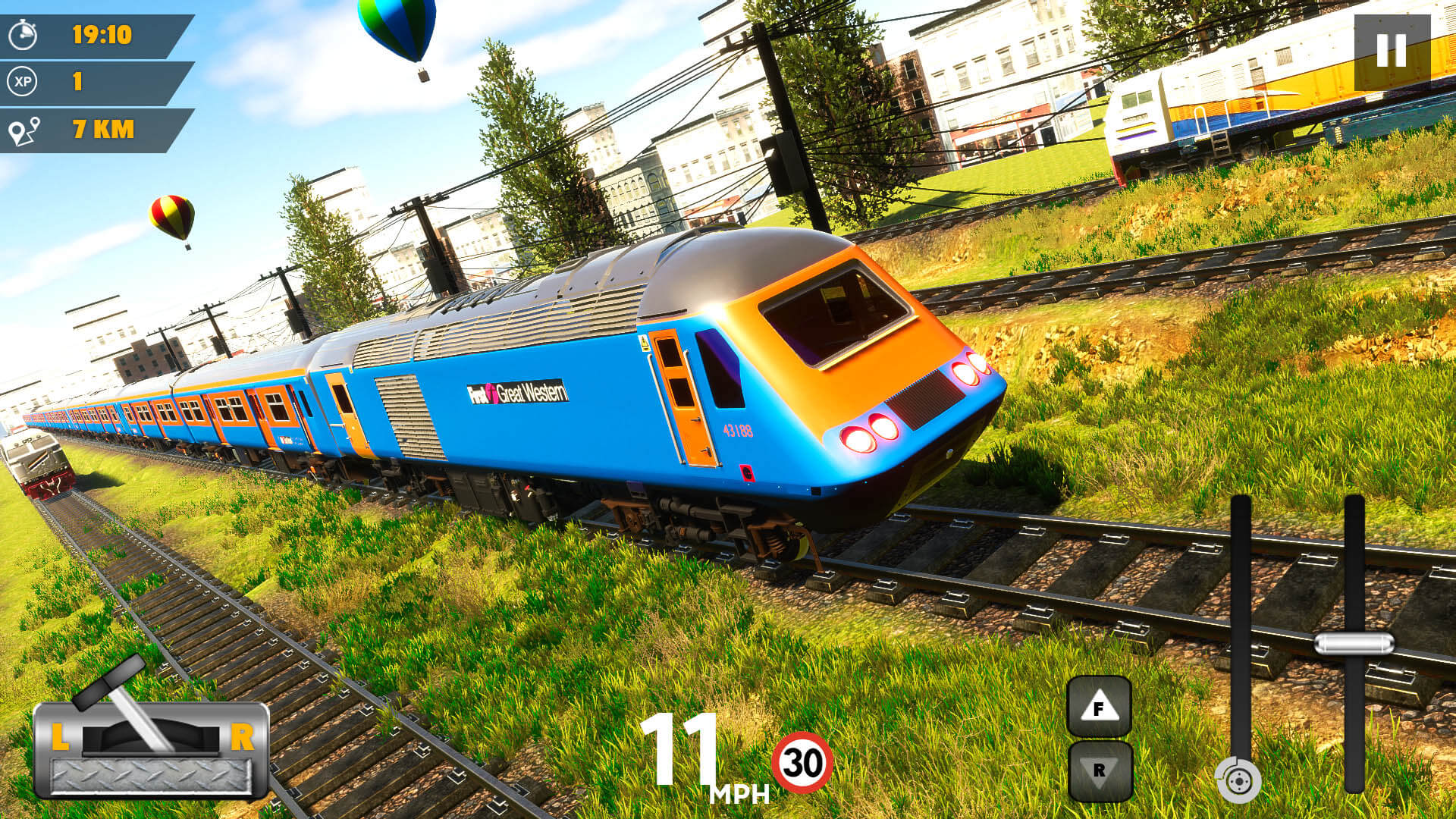Viewport: 1456px width, 819px height.
Task: Click the route distance map pin icon
Action: (x=24, y=129)
